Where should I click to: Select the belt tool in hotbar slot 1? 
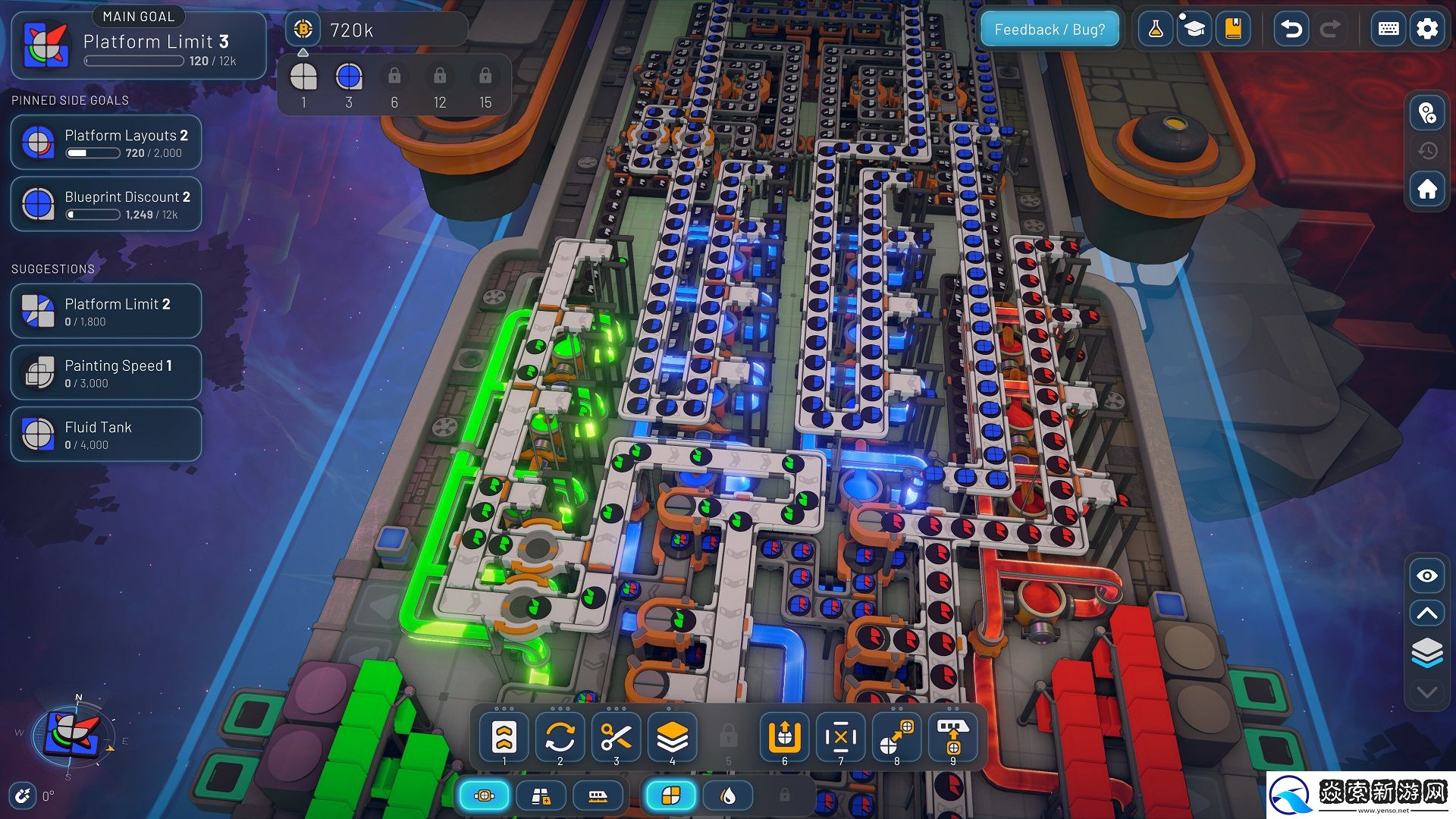point(504,736)
